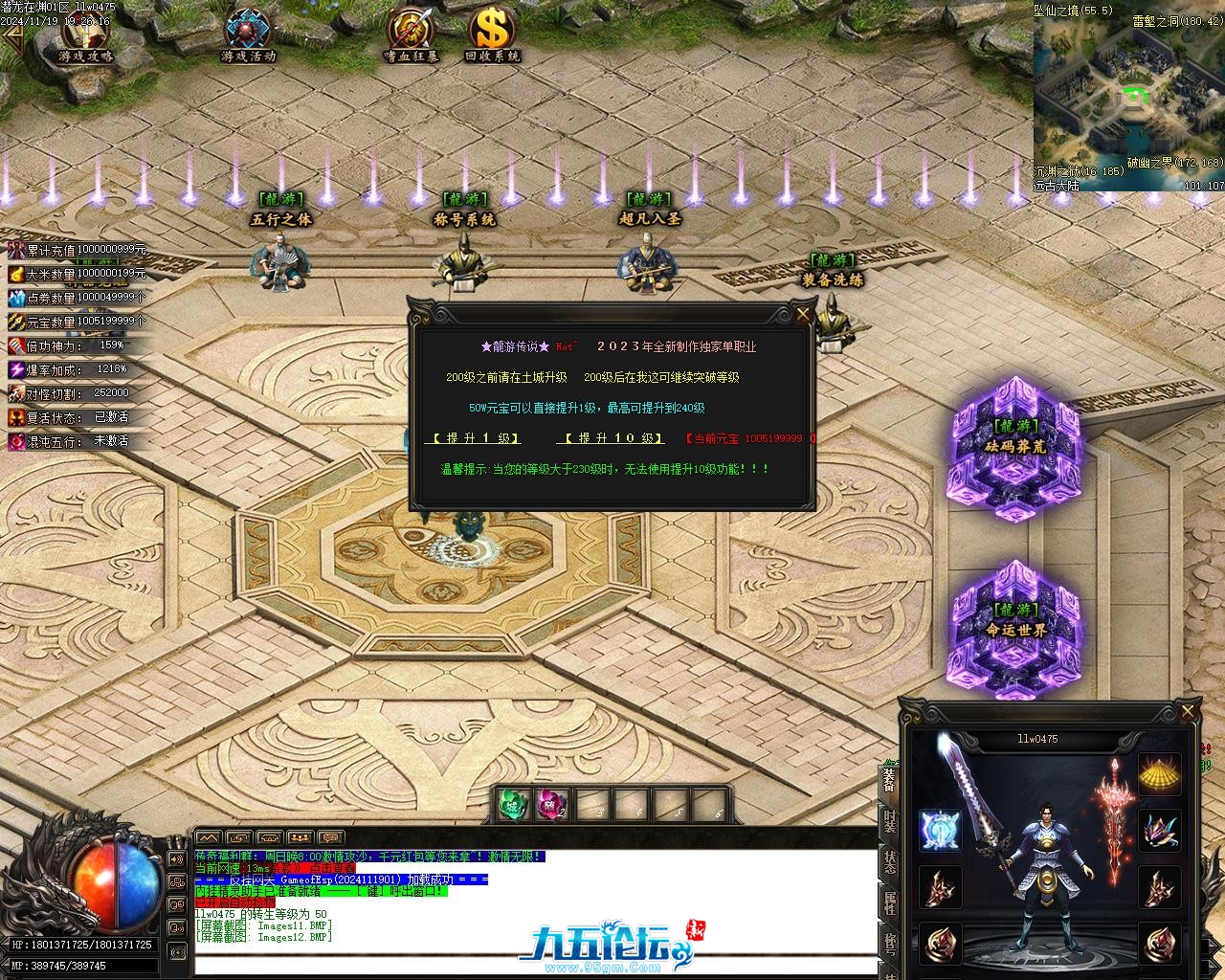This screenshot has width=1225, height=980.
Task: Open the 游戏活动 events menu
Action: click(248, 35)
